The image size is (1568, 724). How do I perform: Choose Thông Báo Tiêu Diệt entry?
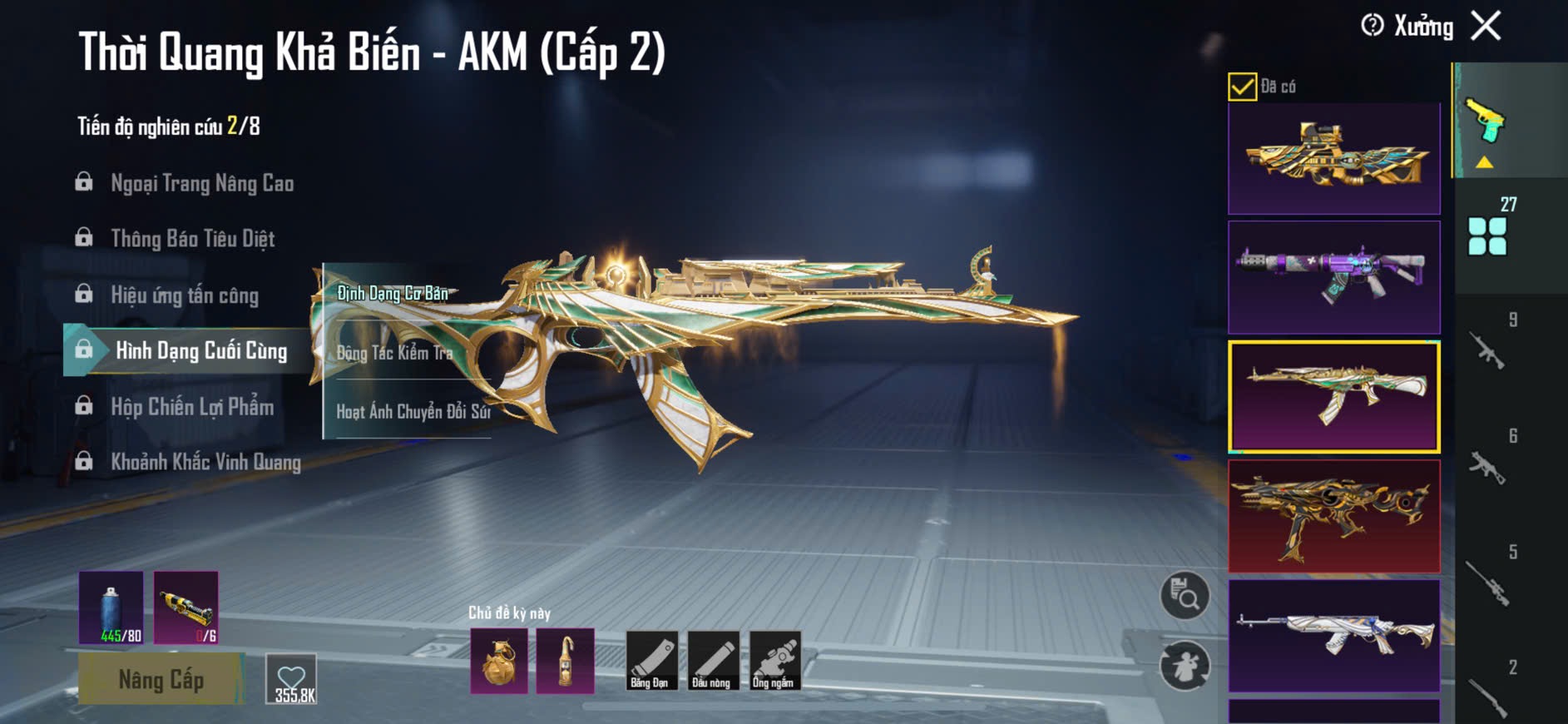192,239
